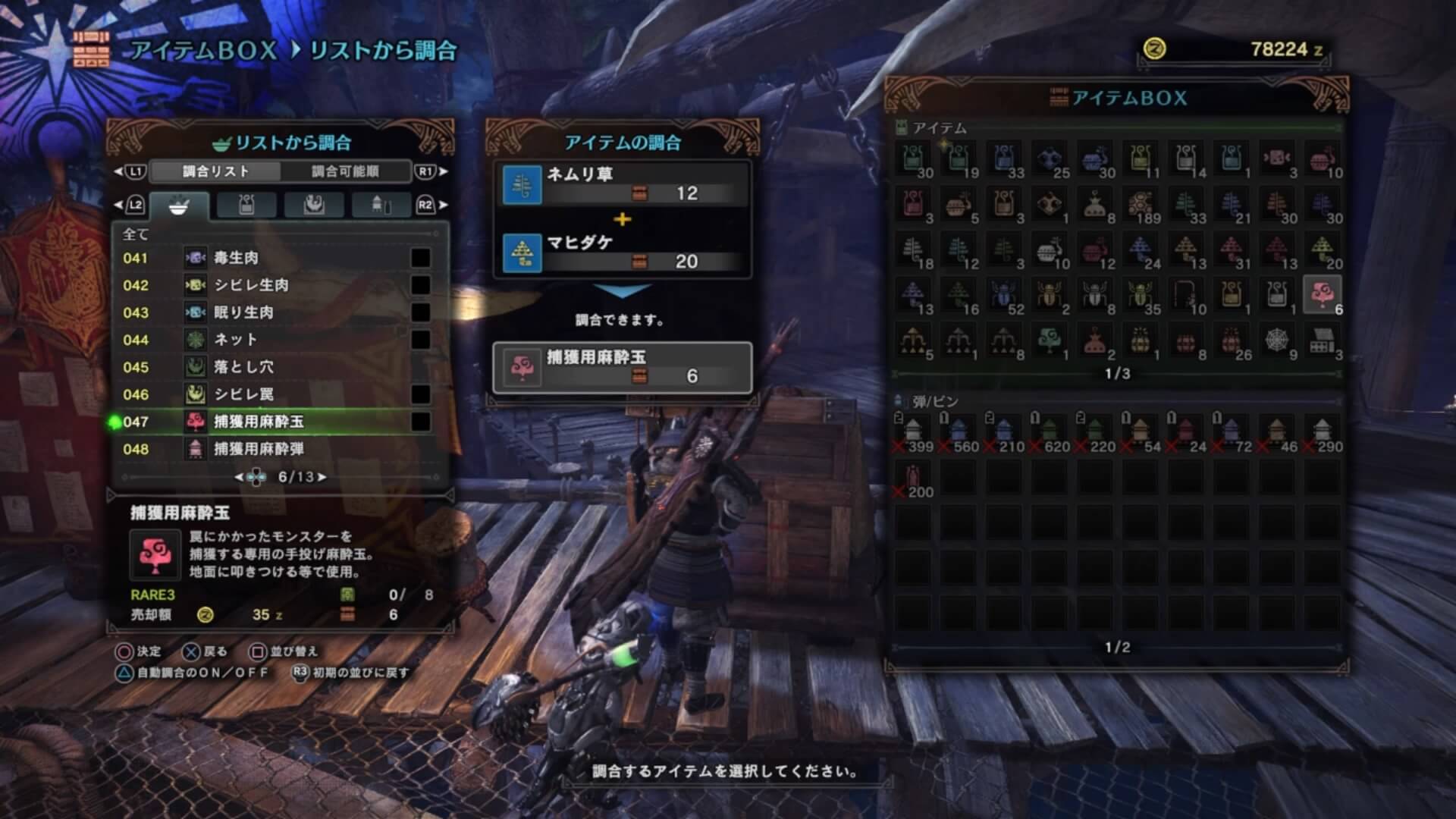Image resolution: width=1456 pixels, height=819 pixels.
Task: Click the 捕獲用麻酔玉 crafting result slot
Action: point(622,367)
